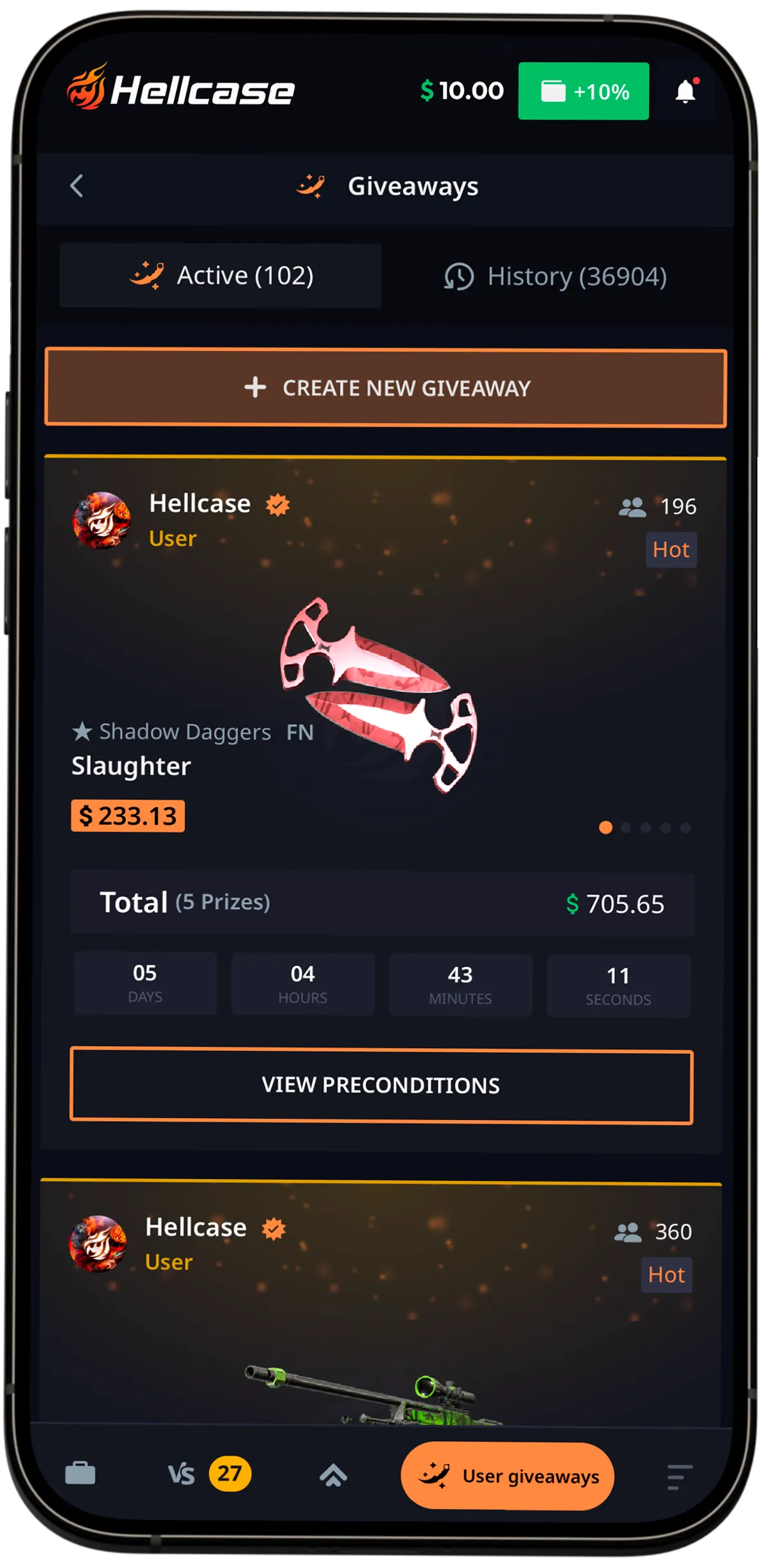Create a new giveaway
Screen dimensions: 769x1568
385,388
